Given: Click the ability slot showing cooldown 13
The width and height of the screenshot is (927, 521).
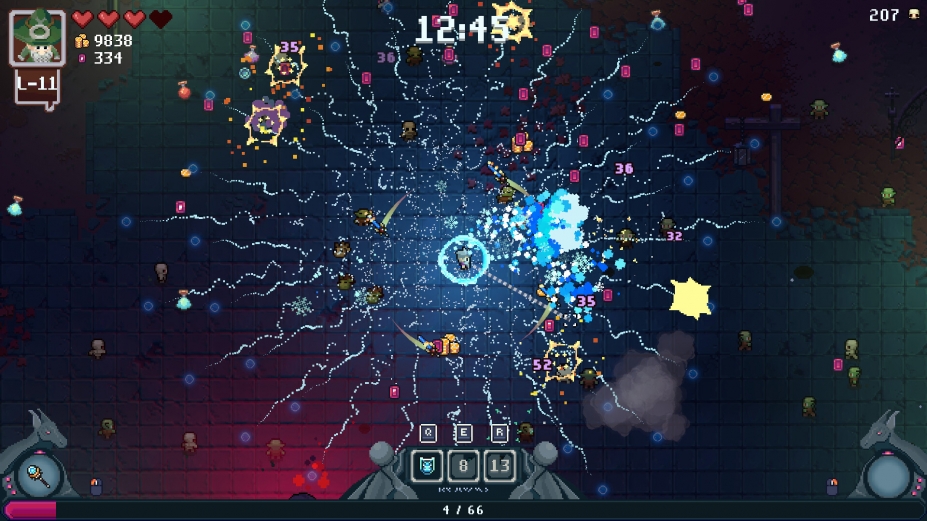Looking at the screenshot, I should (x=499, y=465).
